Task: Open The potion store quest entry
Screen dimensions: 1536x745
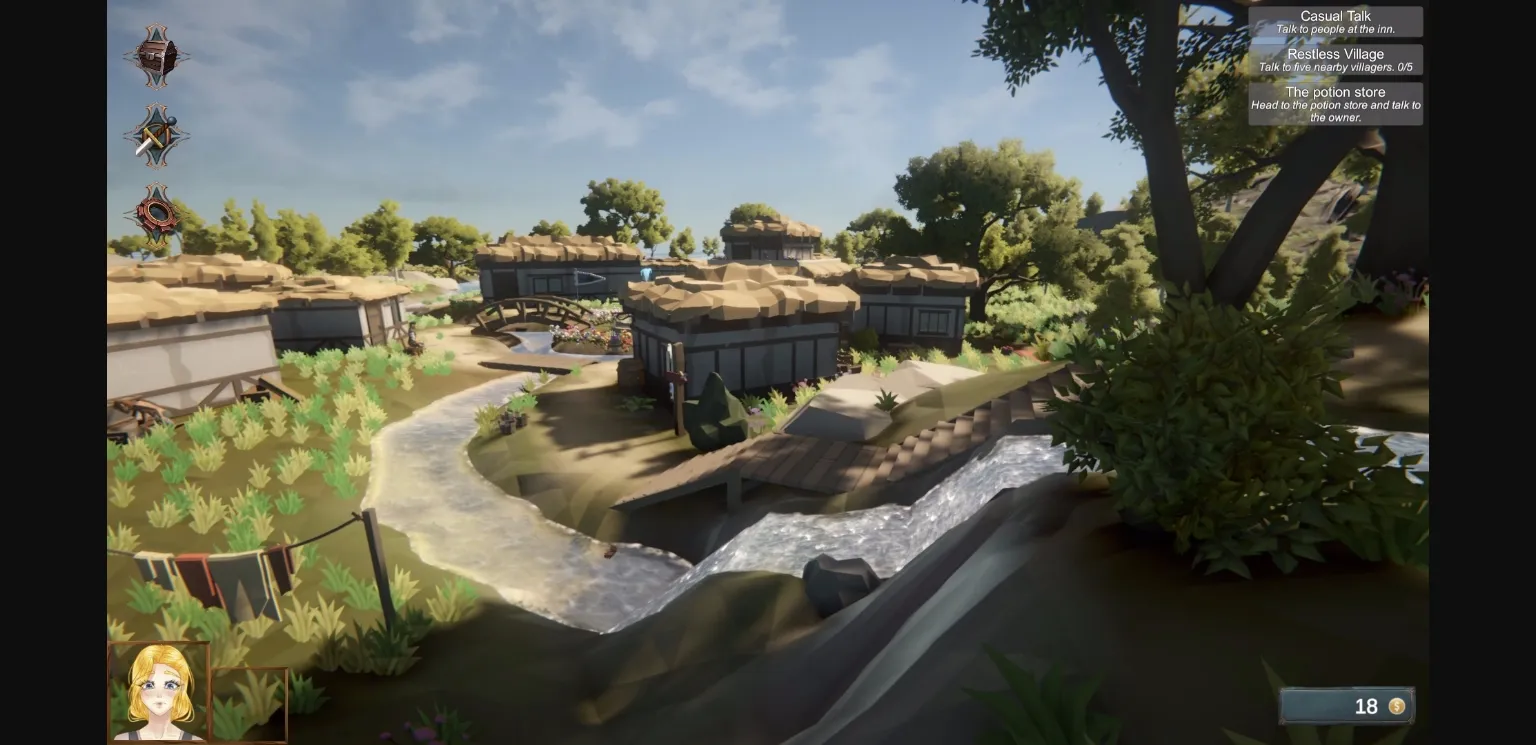Action: point(1335,104)
